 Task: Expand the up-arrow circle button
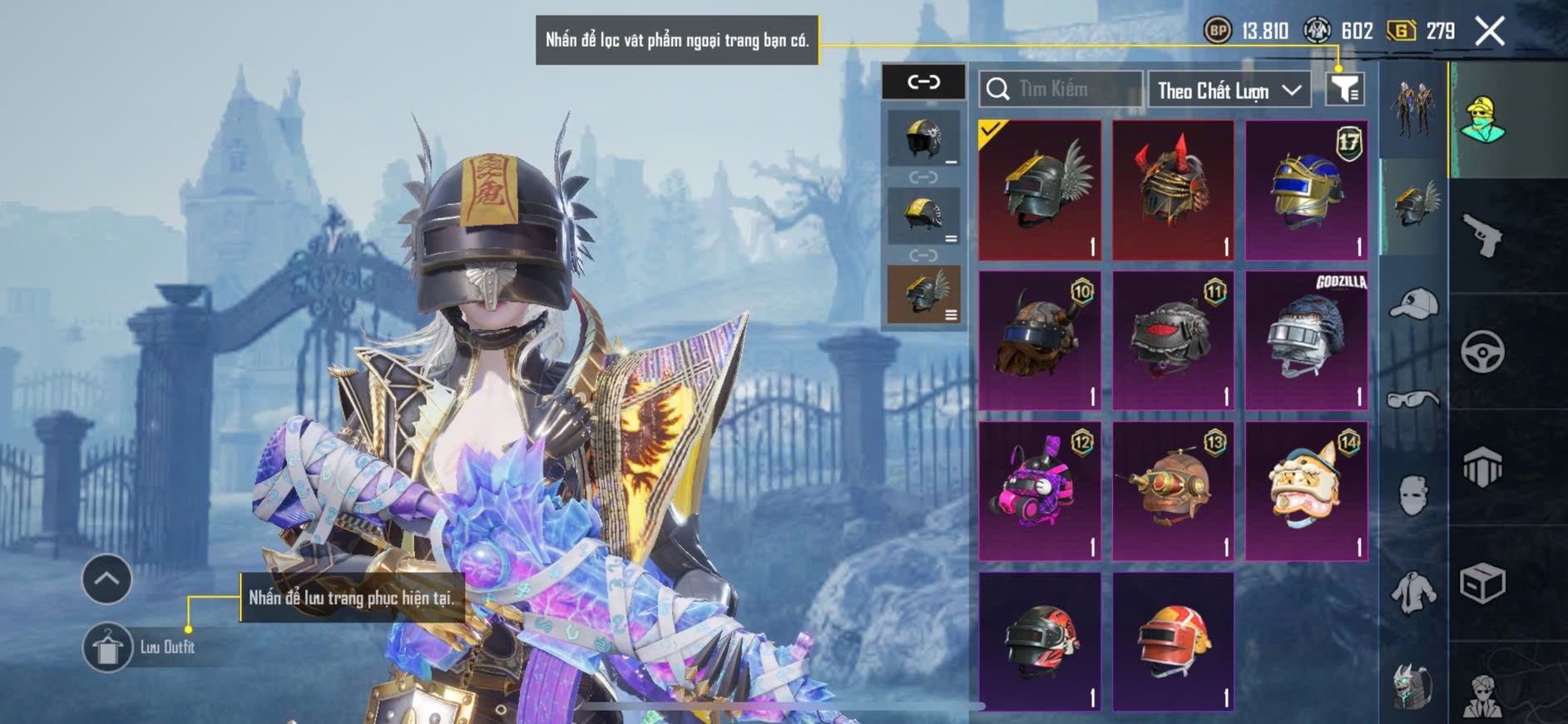(106, 579)
